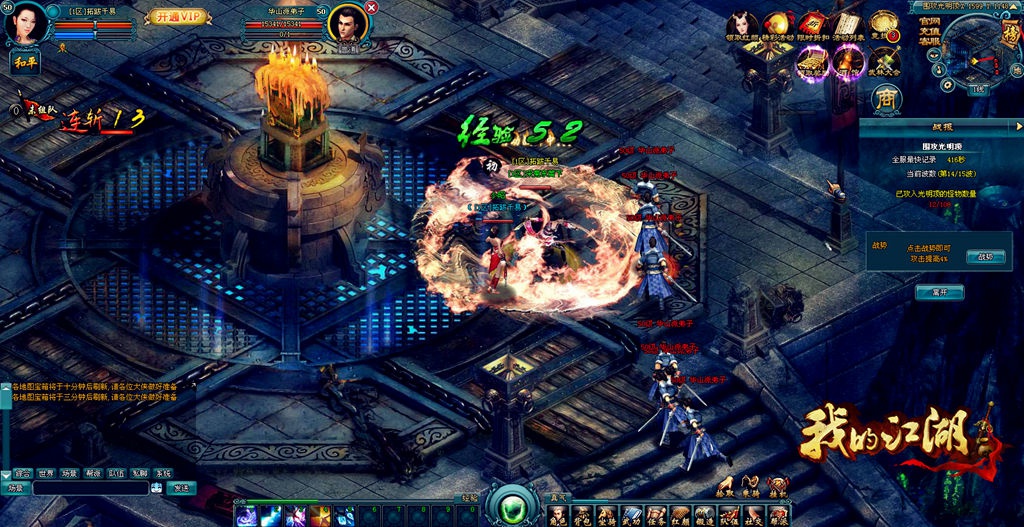Open the 角色 character button
The height and width of the screenshot is (527, 1024).
[x=557, y=516]
